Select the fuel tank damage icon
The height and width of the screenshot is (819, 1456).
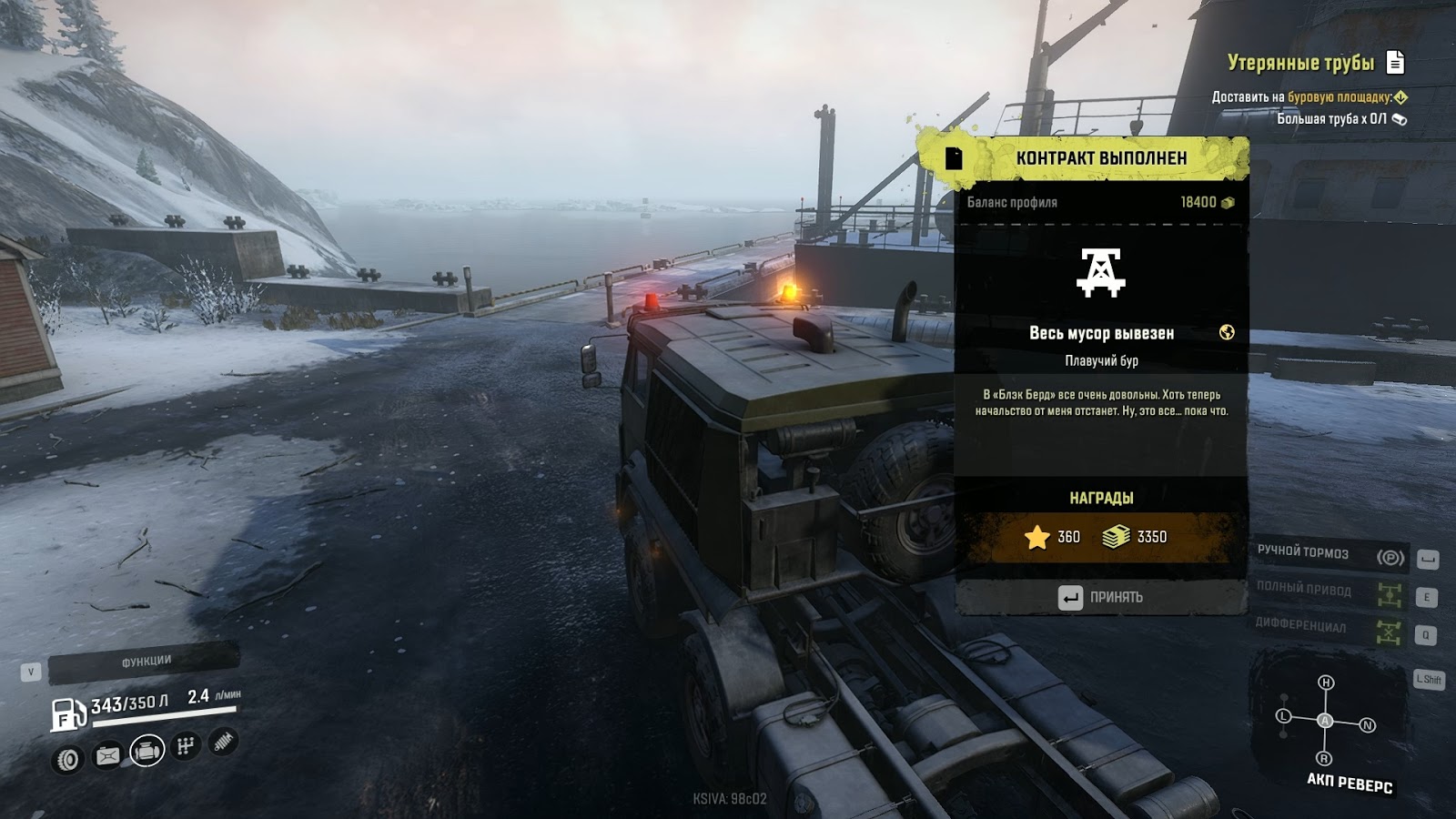(107, 756)
